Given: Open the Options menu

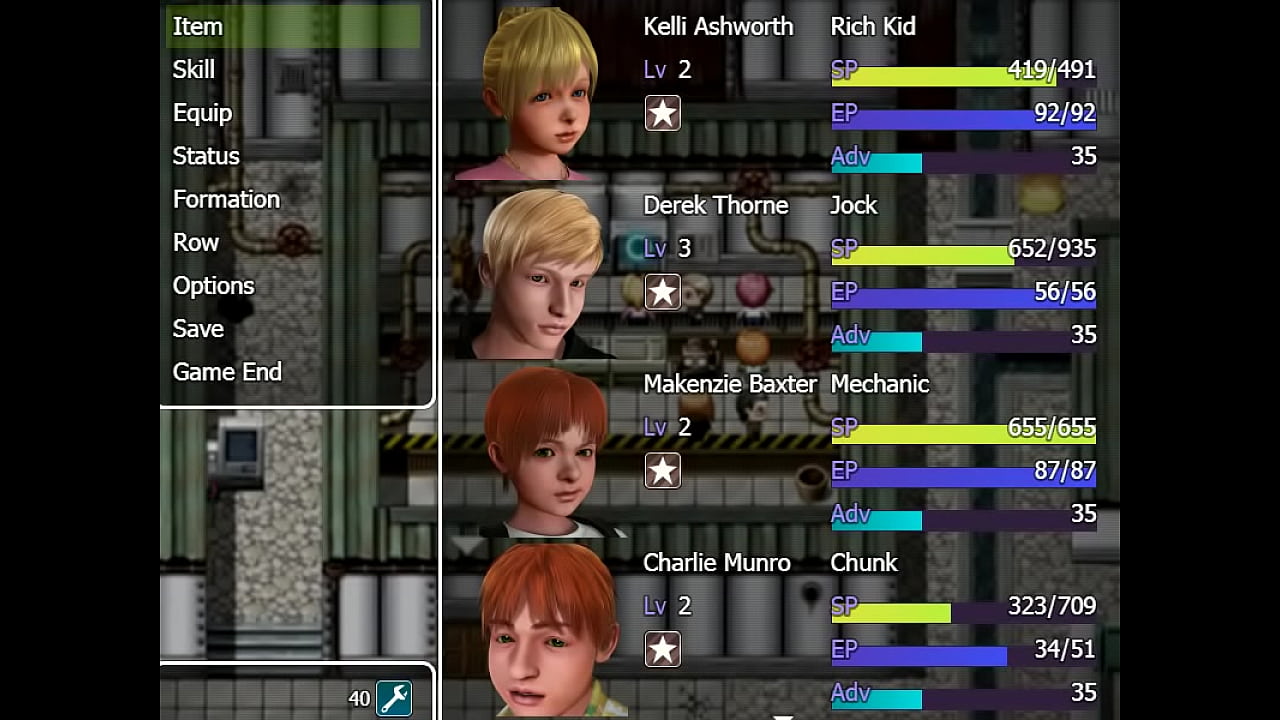Looking at the screenshot, I should pyautogui.click(x=214, y=285).
